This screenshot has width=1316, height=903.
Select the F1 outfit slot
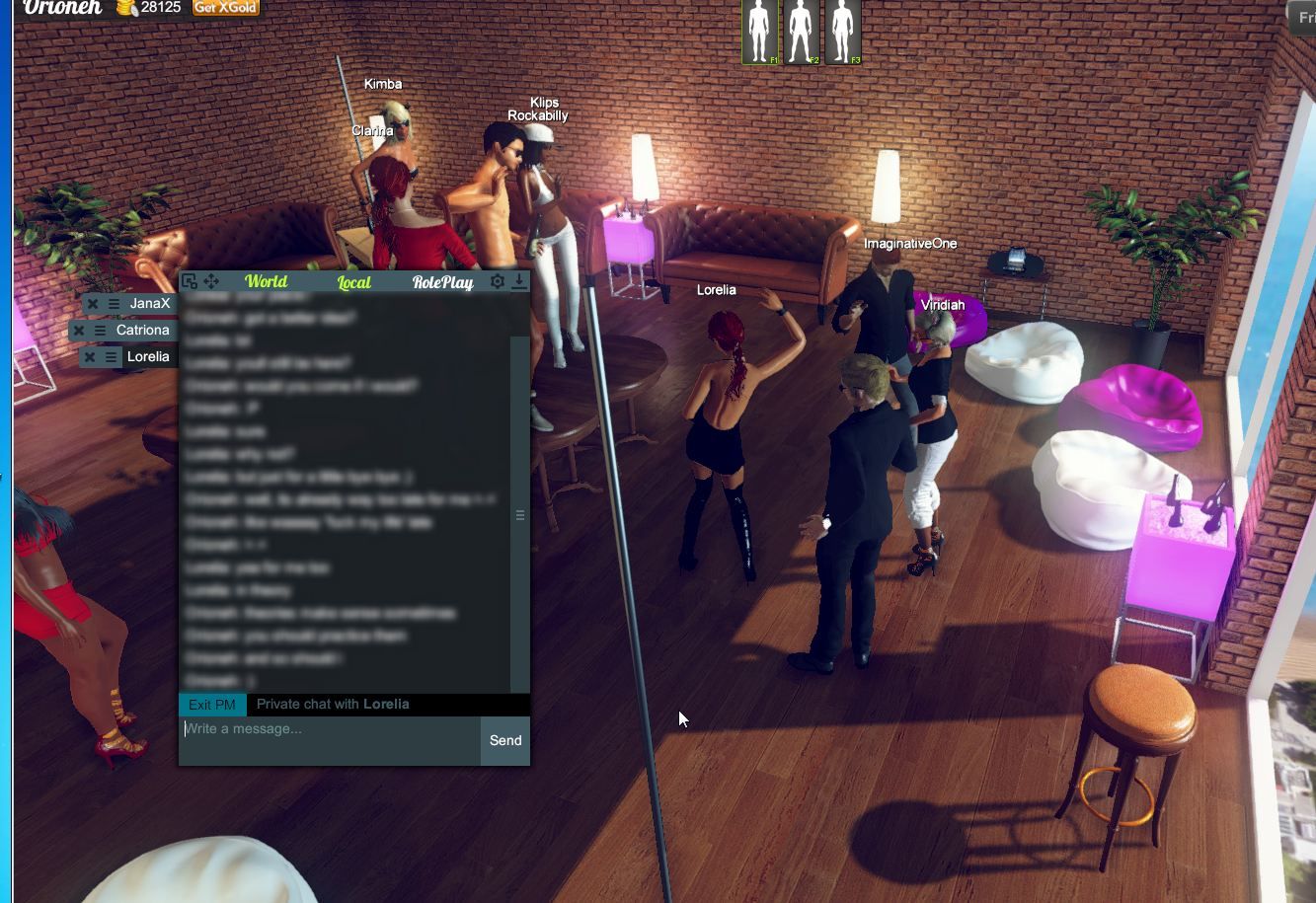click(758, 32)
